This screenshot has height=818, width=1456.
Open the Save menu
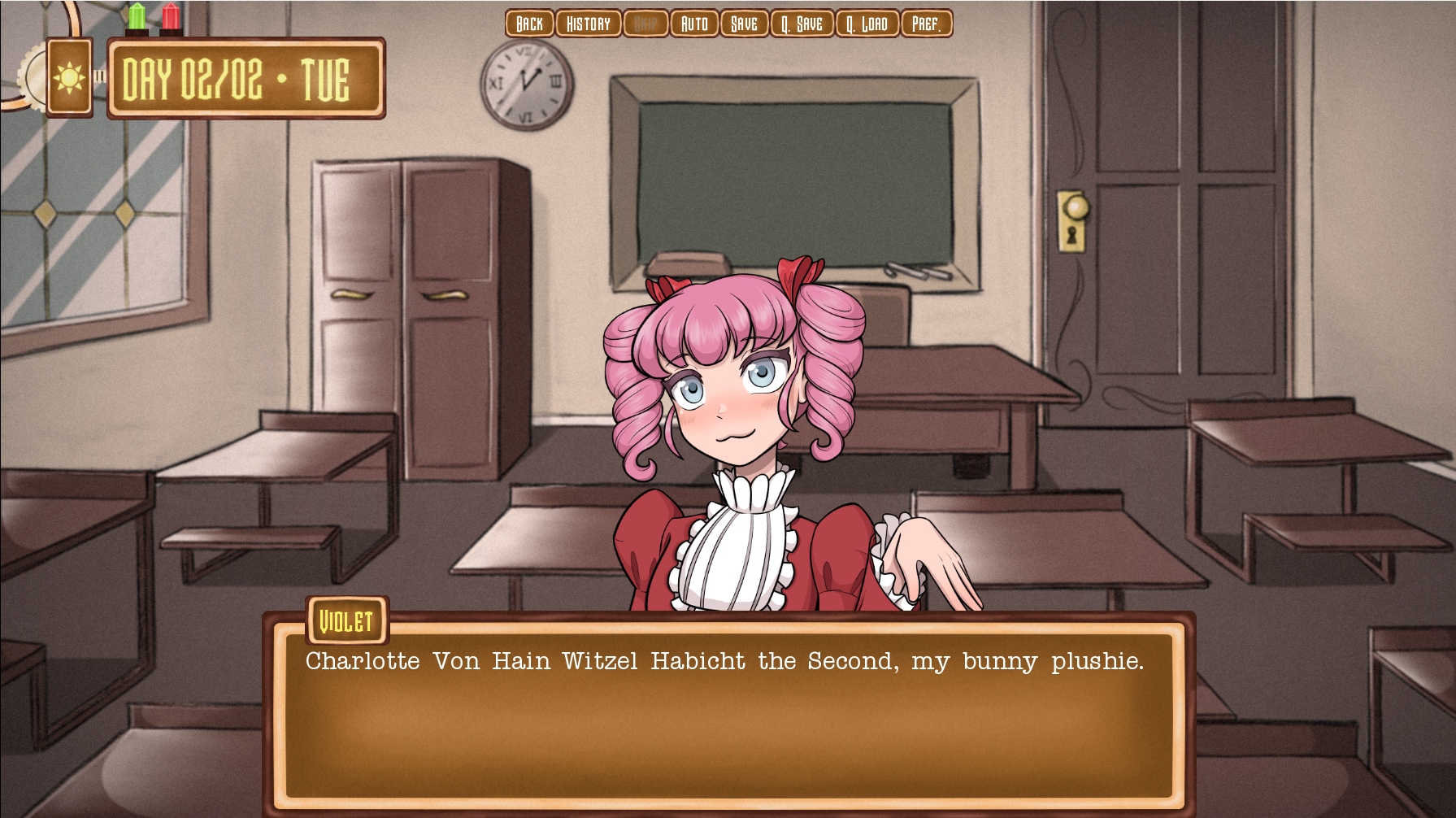744,24
